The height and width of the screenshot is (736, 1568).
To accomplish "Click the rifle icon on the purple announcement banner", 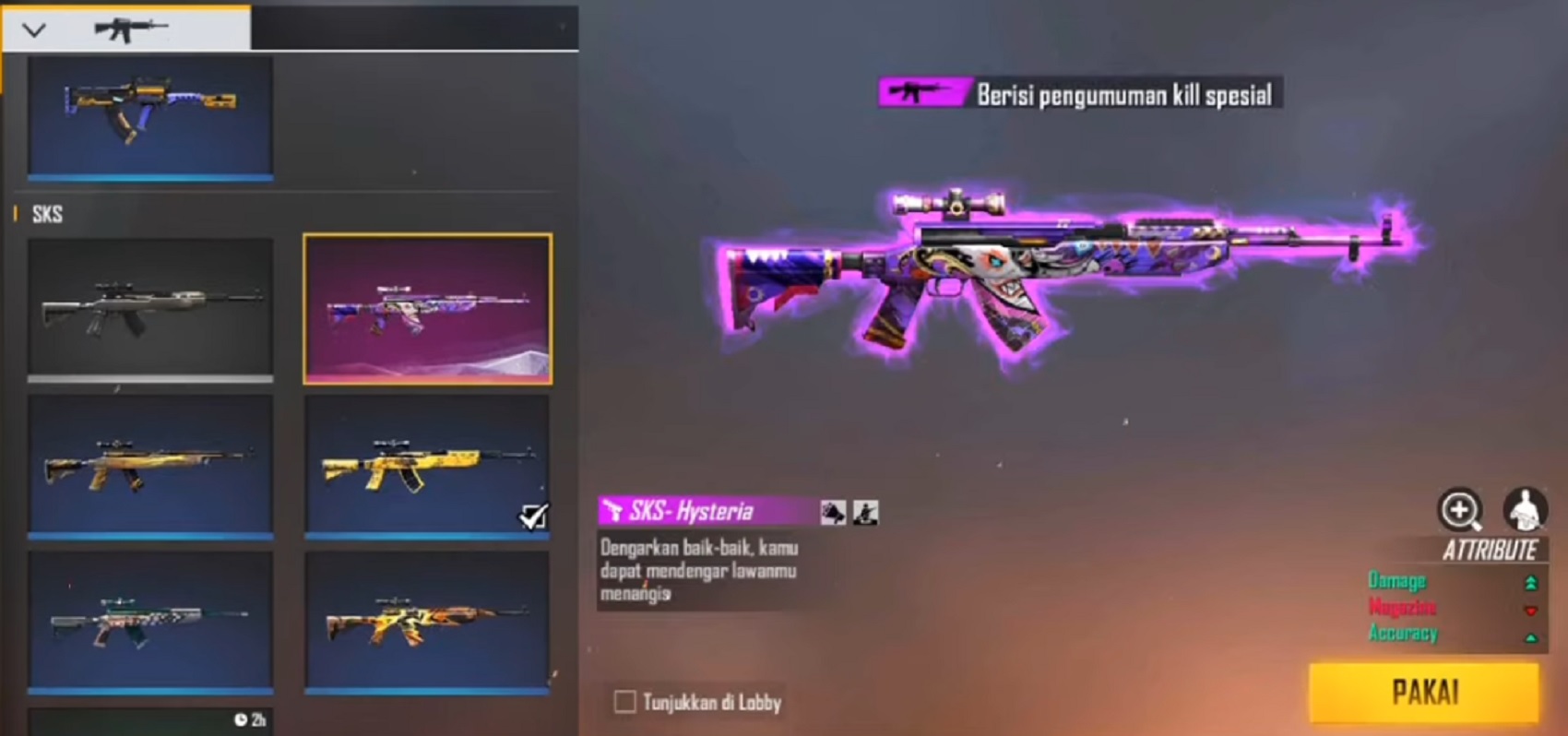I will pos(916,91).
